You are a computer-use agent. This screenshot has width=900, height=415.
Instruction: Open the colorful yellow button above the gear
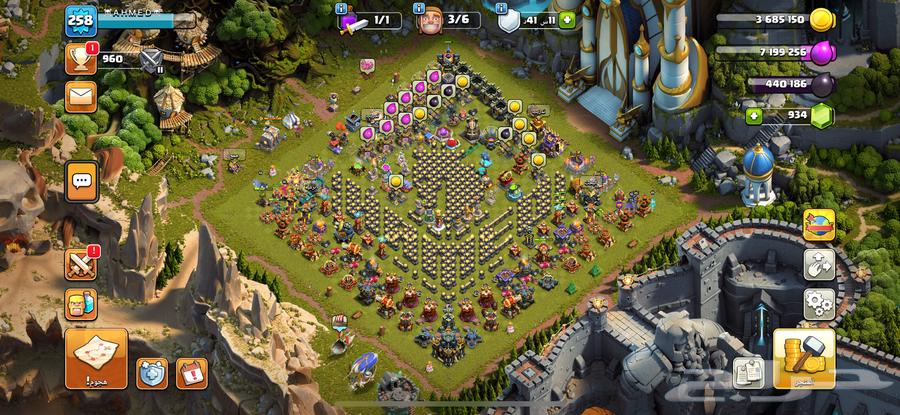[x=820, y=226]
